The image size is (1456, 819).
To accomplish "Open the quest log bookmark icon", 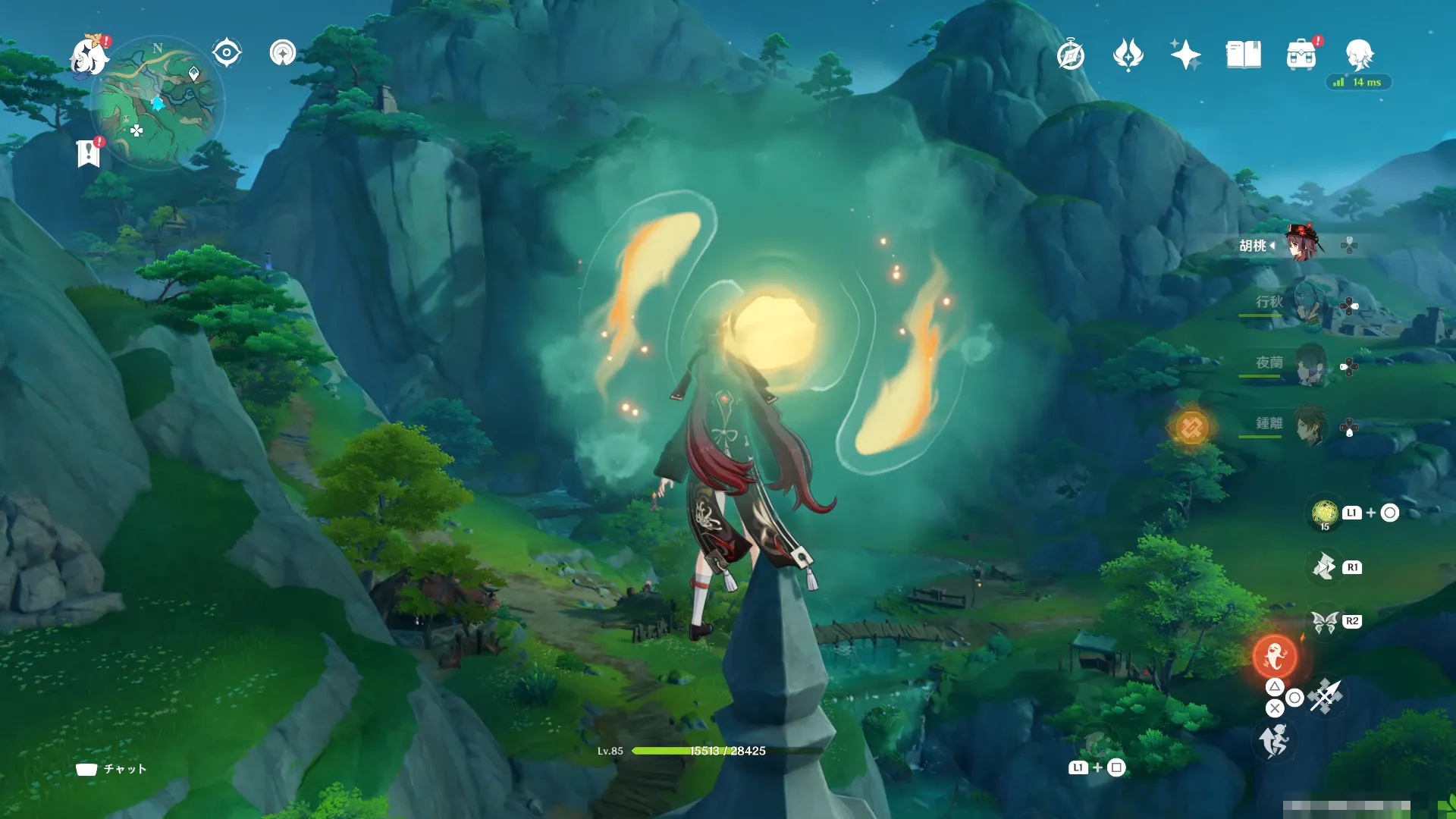I will point(89,152).
